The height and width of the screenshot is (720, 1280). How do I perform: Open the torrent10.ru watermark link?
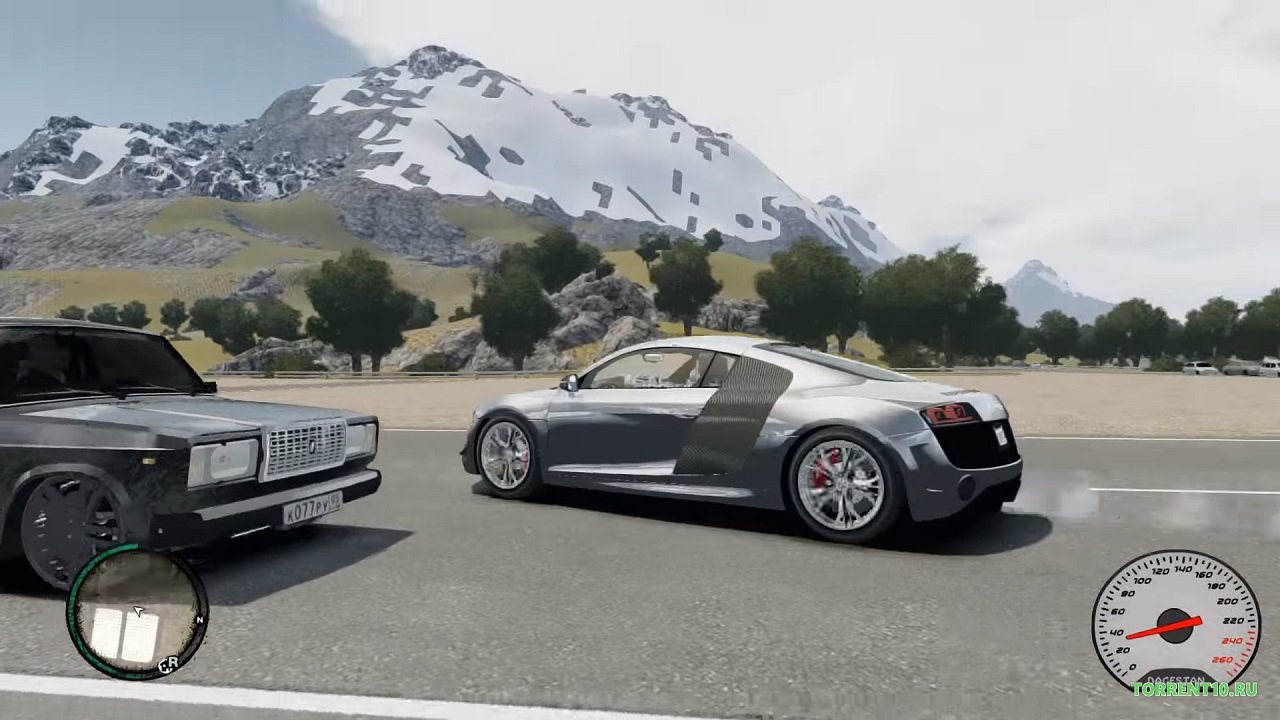point(1194,689)
